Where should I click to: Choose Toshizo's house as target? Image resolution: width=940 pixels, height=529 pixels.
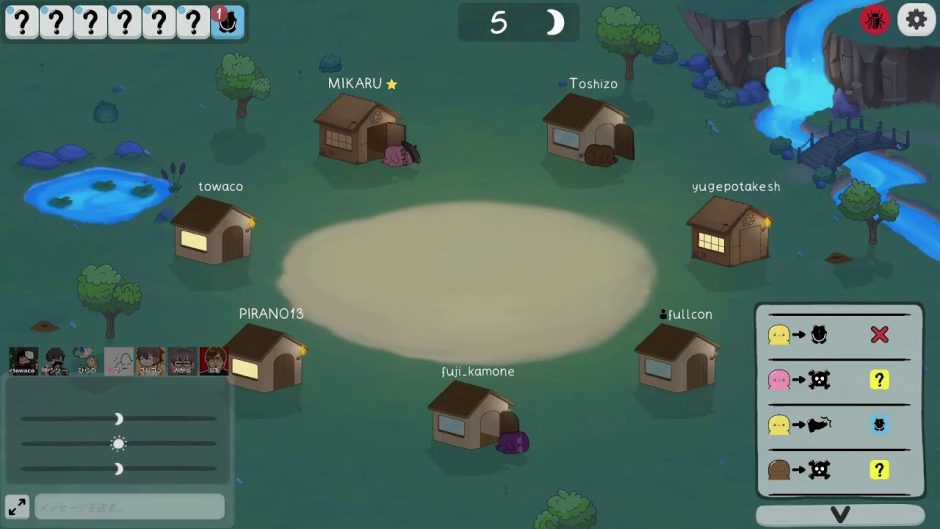click(587, 128)
